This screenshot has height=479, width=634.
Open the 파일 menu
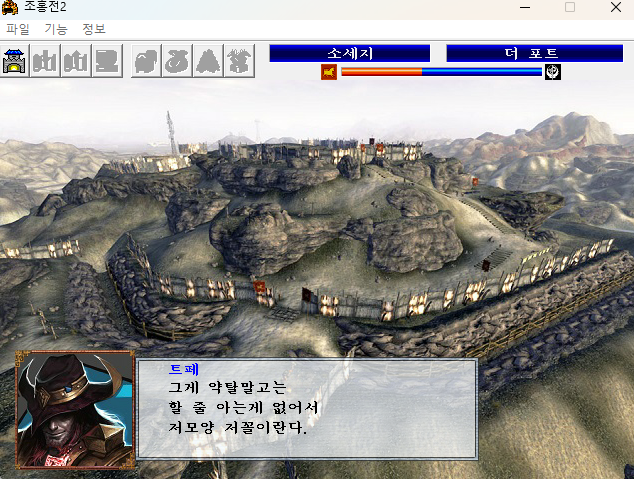[x=18, y=29]
